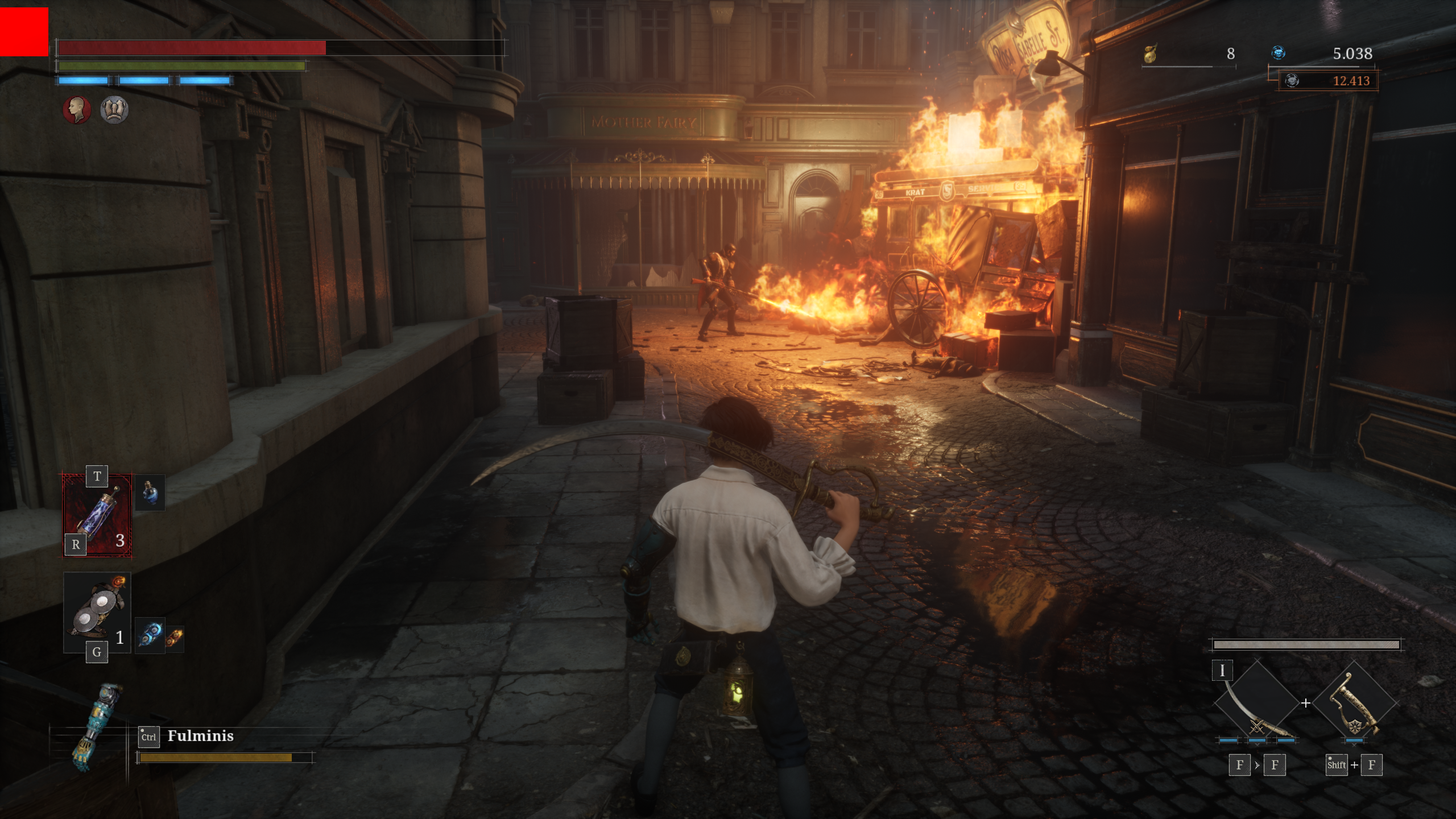Screen dimensions: 1456x819
Task: Select the Pulse Cell belt slot
Action: (97, 515)
